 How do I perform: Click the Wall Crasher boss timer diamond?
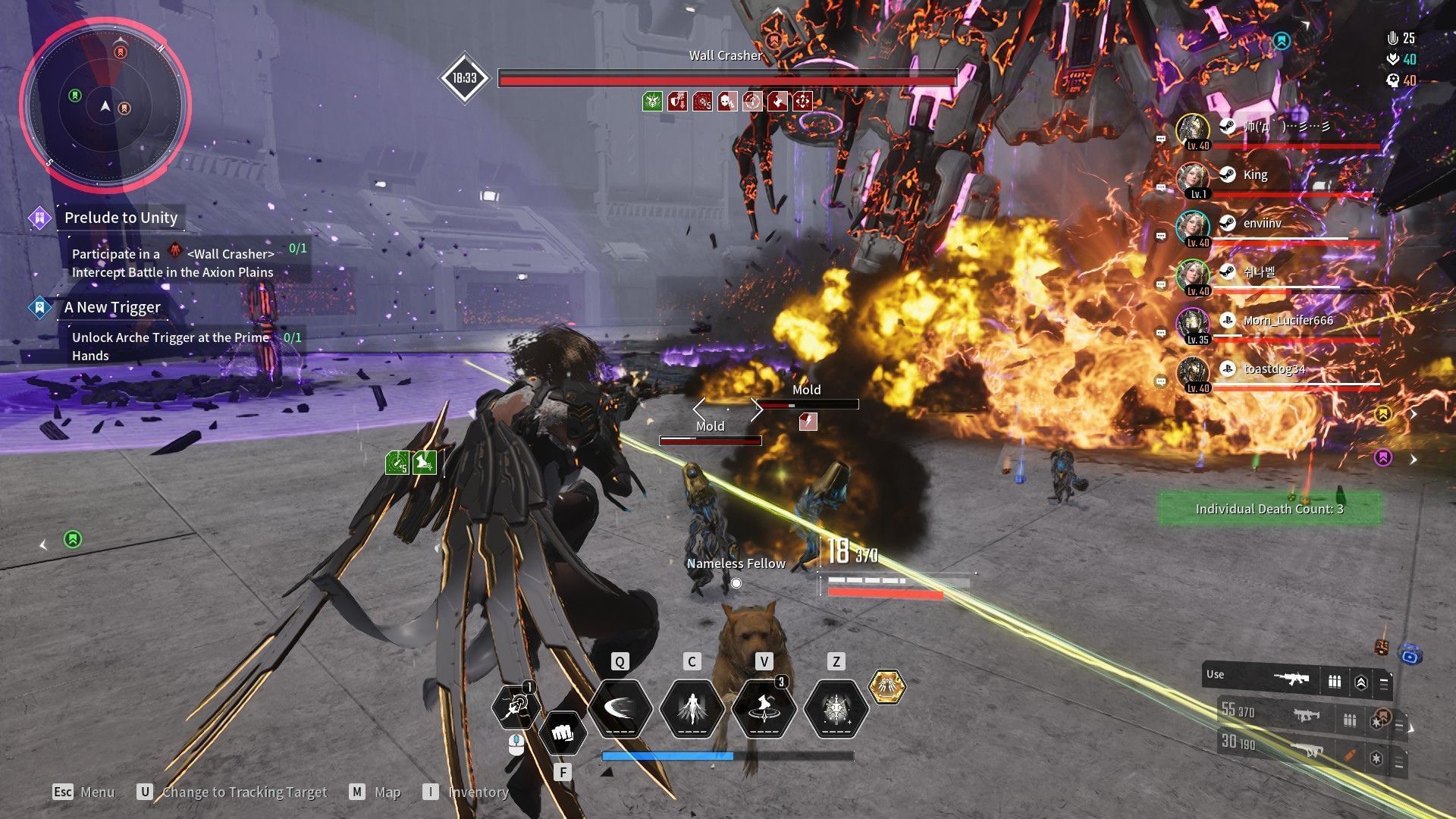coord(464,77)
